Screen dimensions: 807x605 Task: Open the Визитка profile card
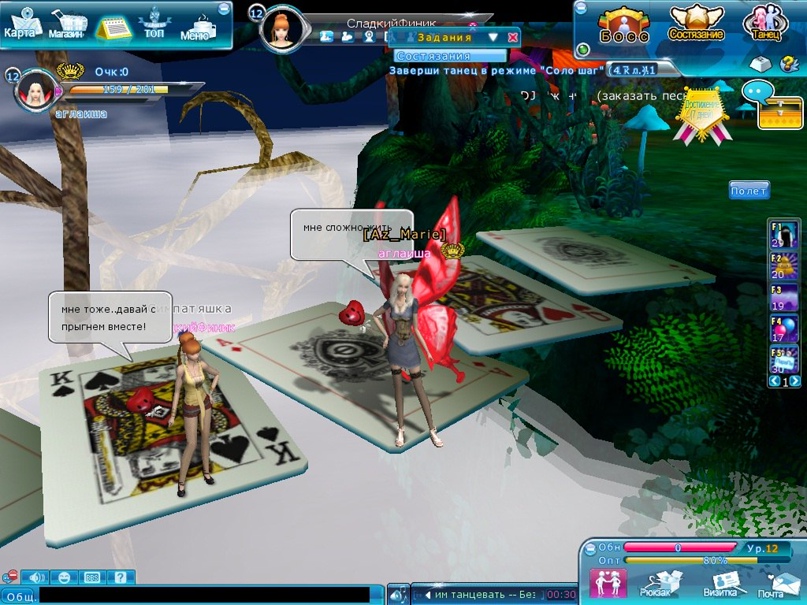(719, 584)
